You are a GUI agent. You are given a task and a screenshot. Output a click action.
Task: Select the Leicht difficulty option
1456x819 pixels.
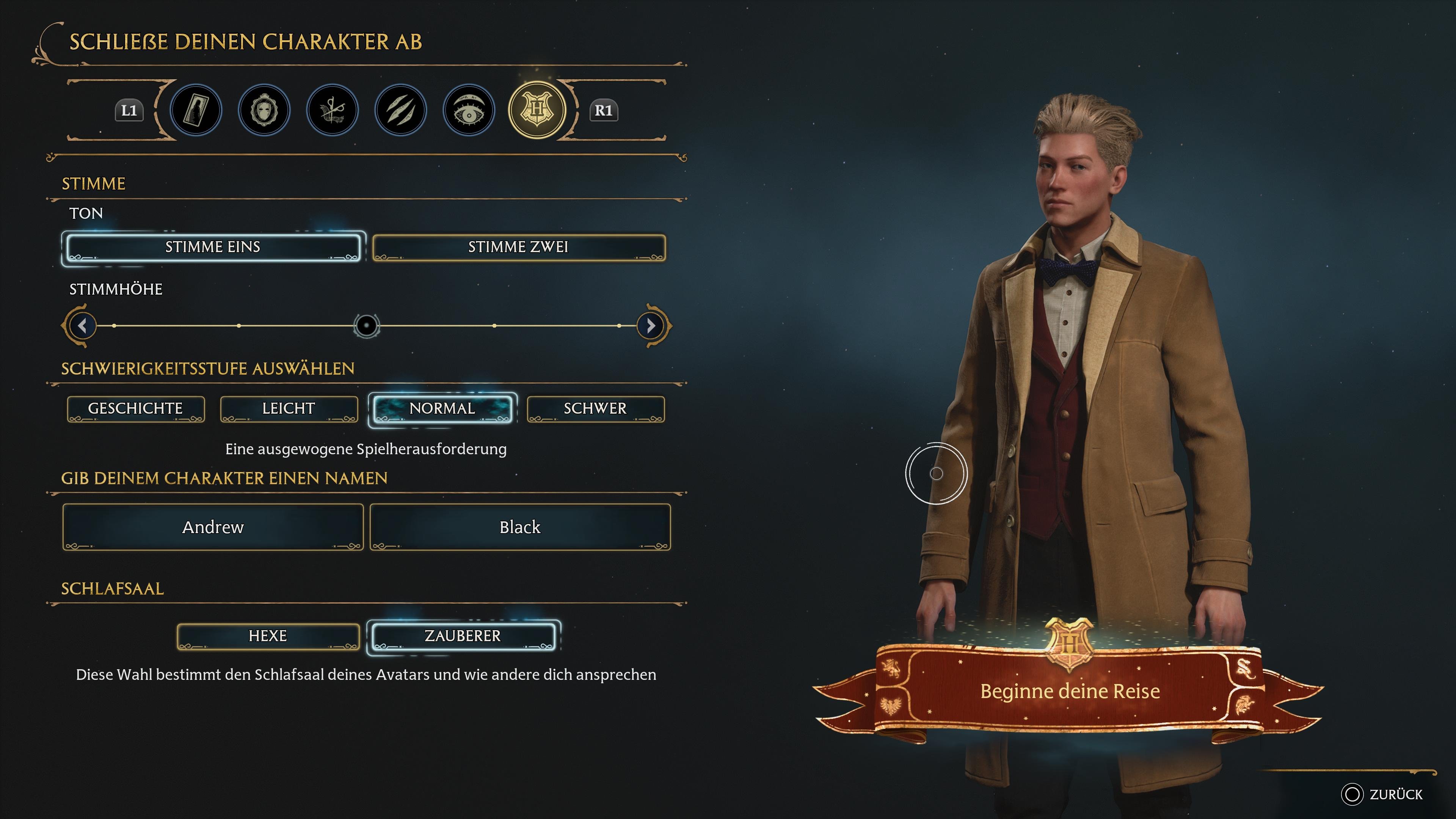coord(289,408)
